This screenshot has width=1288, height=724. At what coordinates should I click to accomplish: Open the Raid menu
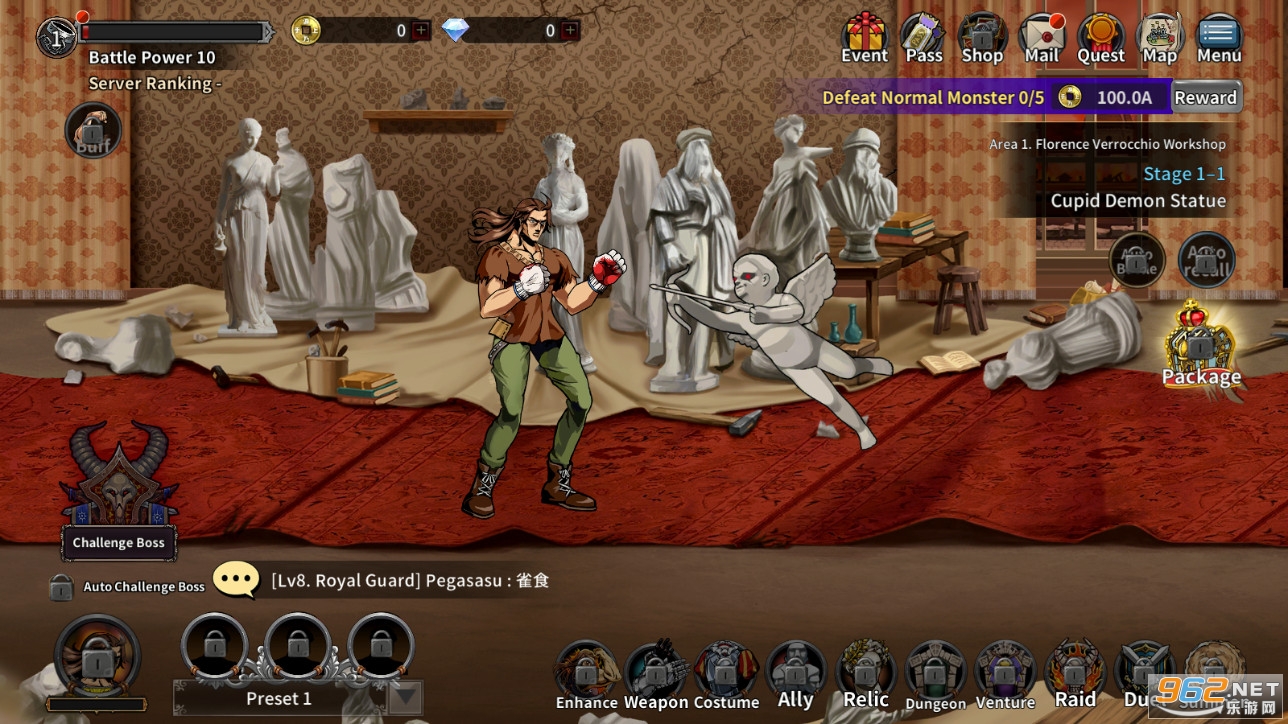pyautogui.click(x=1076, y=675)
